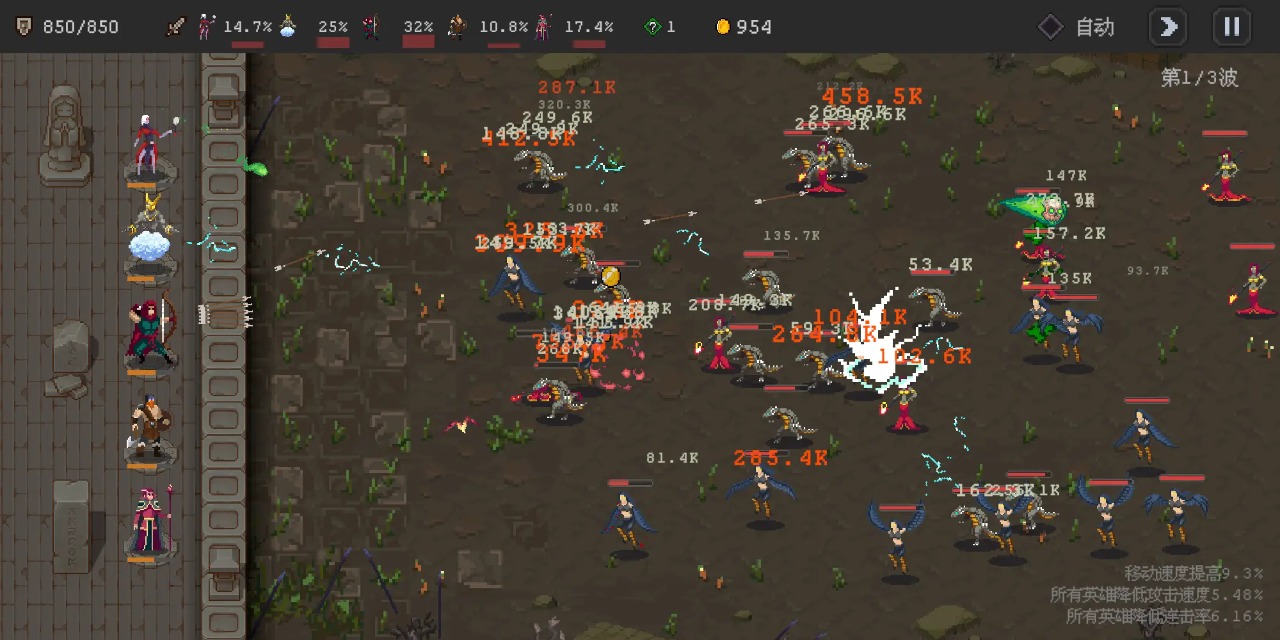This screenshot has width=1280, height=640.
Task: Select the bearded axe warrior hero
Action: click(150, 427)
